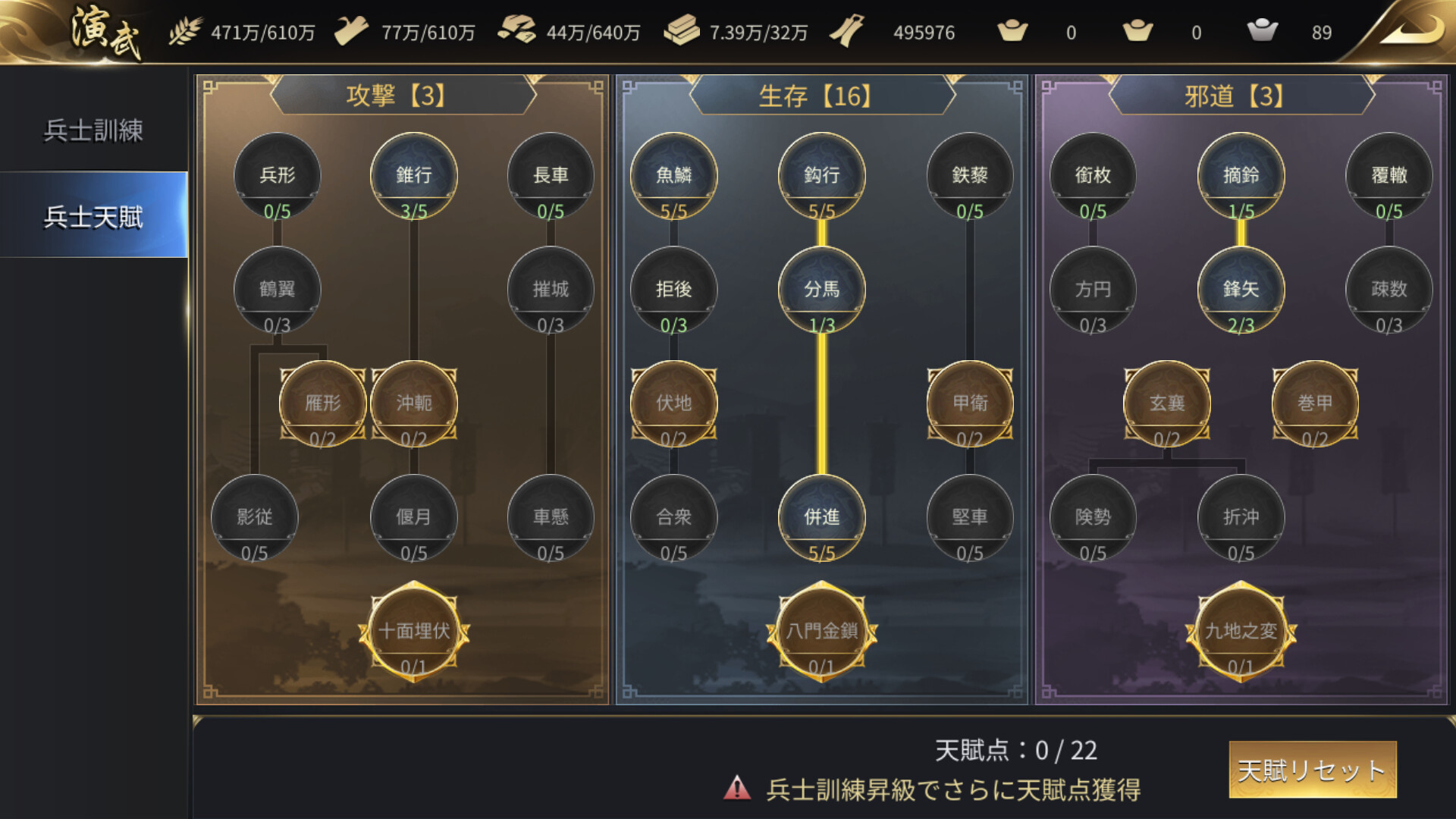Screen dimensions: 1456x819
Task: Click the 甲衛 talent node
Action: click(969, 403)
